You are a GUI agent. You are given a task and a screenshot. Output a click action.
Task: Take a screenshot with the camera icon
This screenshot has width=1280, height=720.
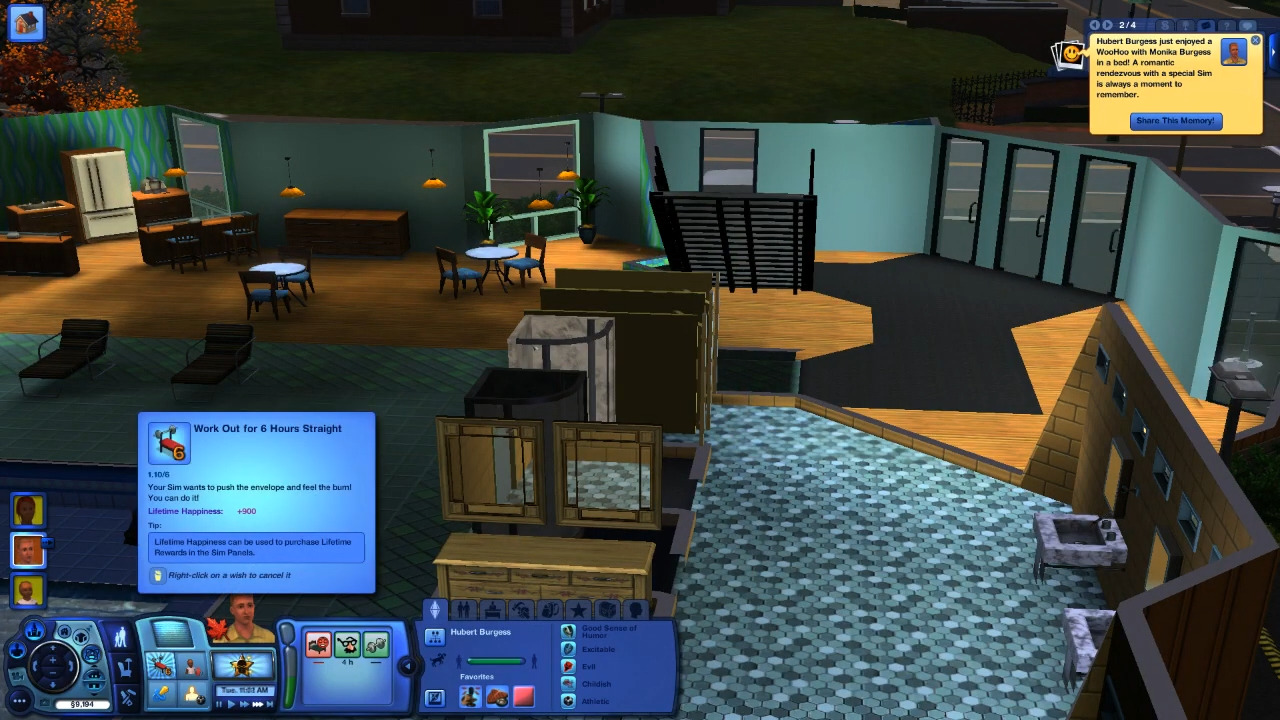pyautogui.click(x=44, y=700)
